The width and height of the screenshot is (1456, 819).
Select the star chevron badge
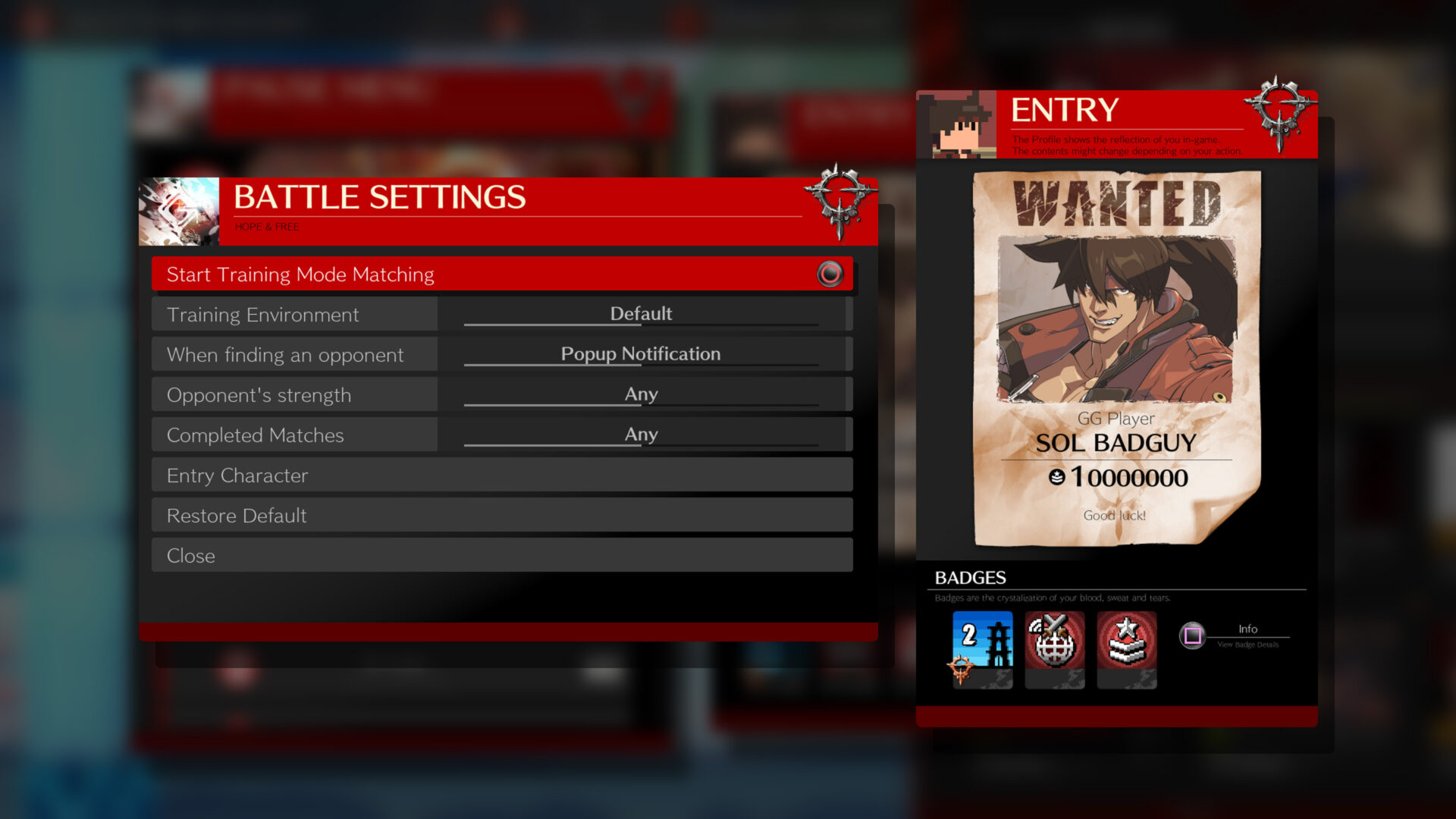(1127, 650)
